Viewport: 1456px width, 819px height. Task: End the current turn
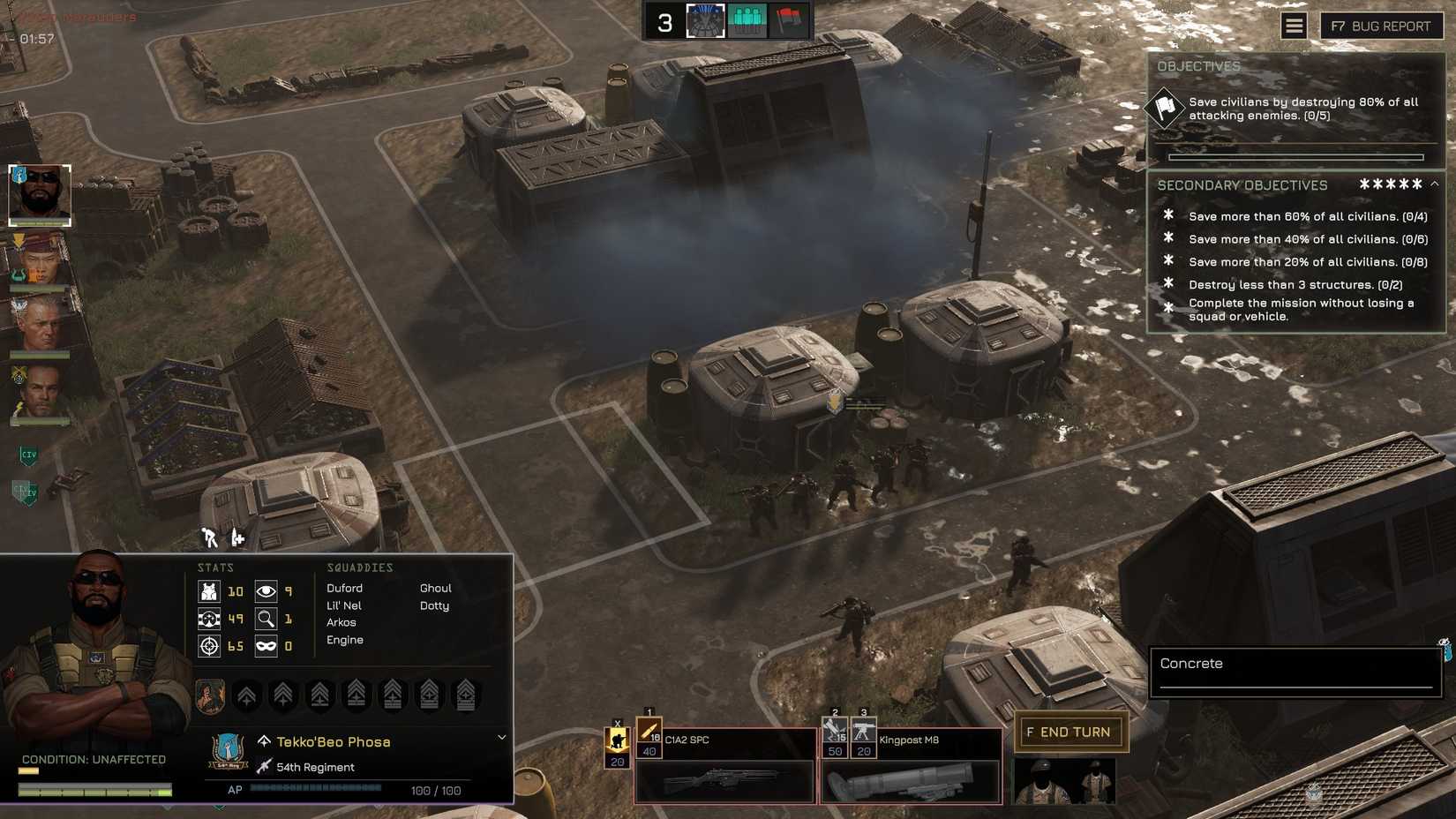click(1069, 732)
